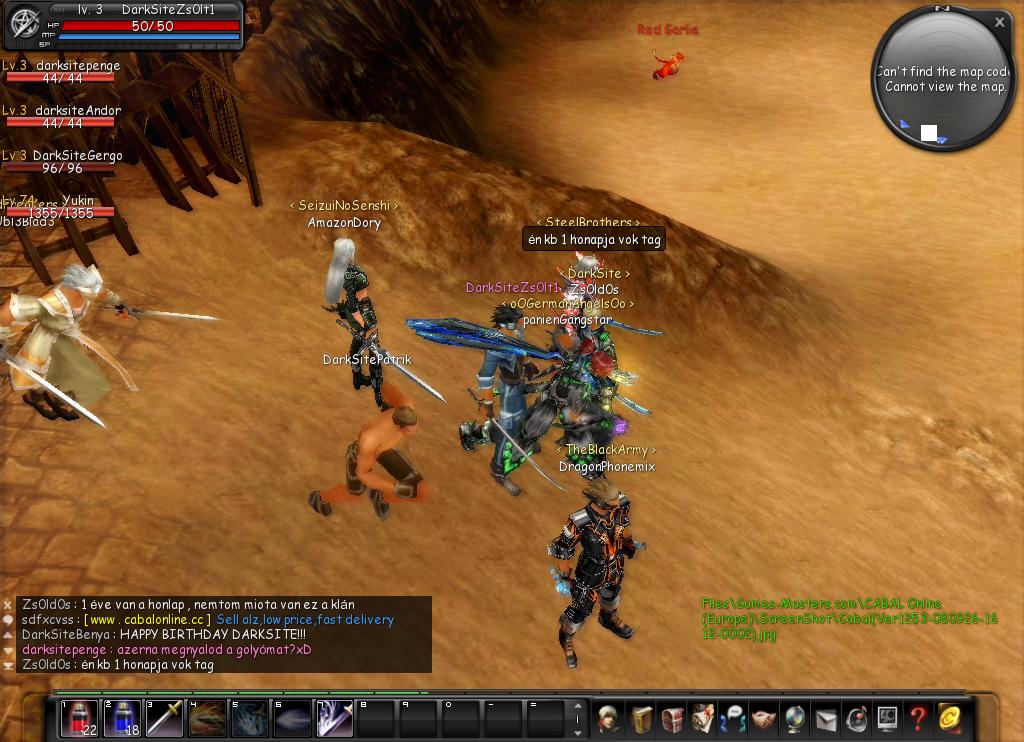Activate the fiery skill in hotbar slot 4
1024x742 pixels.
click(208, 719)
